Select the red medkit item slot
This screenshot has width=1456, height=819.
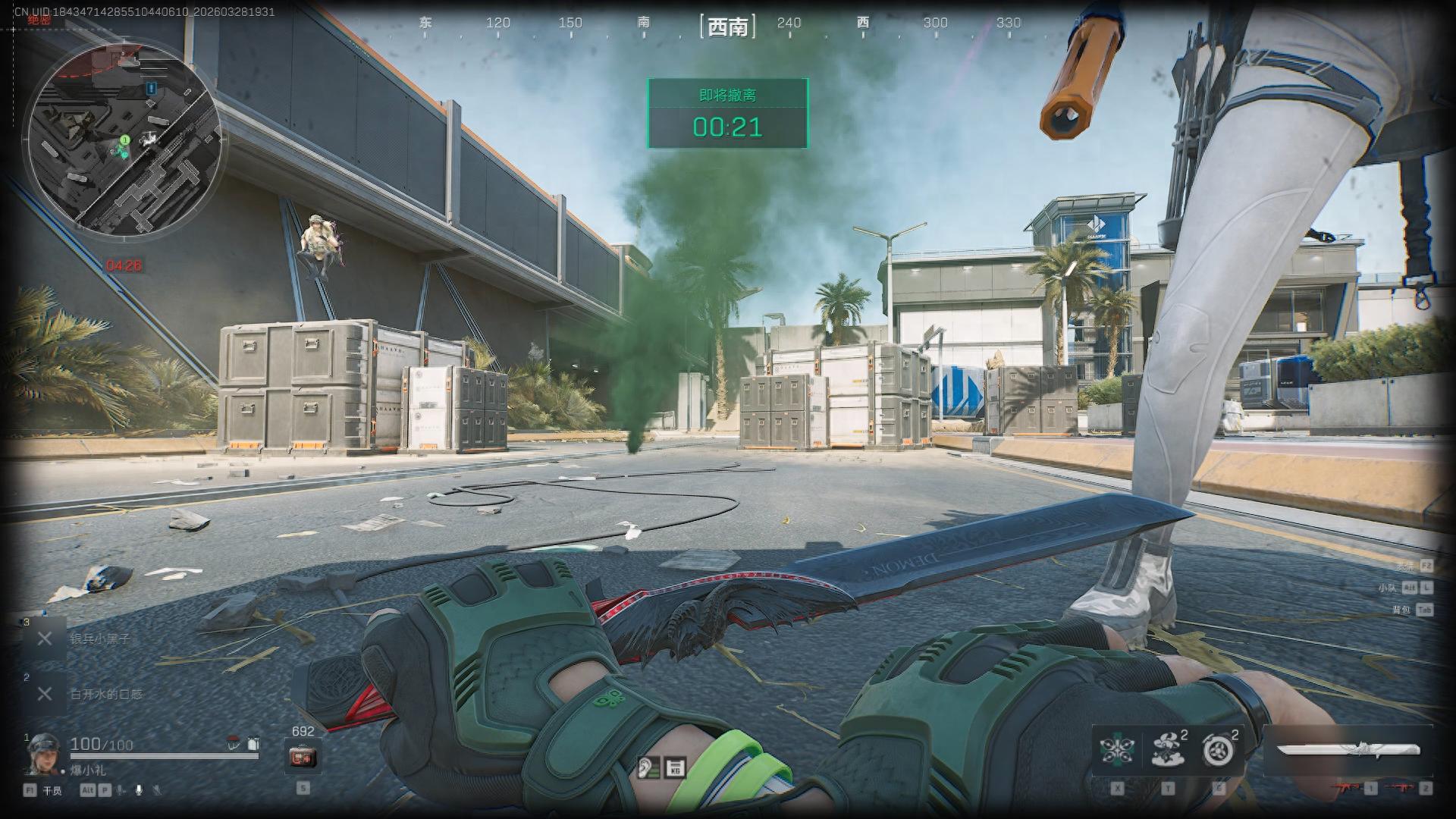coord(303,756)
